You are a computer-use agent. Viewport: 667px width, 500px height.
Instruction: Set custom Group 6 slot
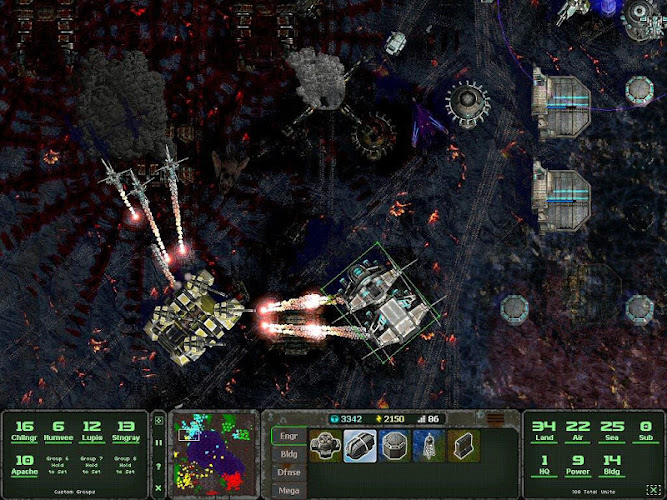(58, 465)
